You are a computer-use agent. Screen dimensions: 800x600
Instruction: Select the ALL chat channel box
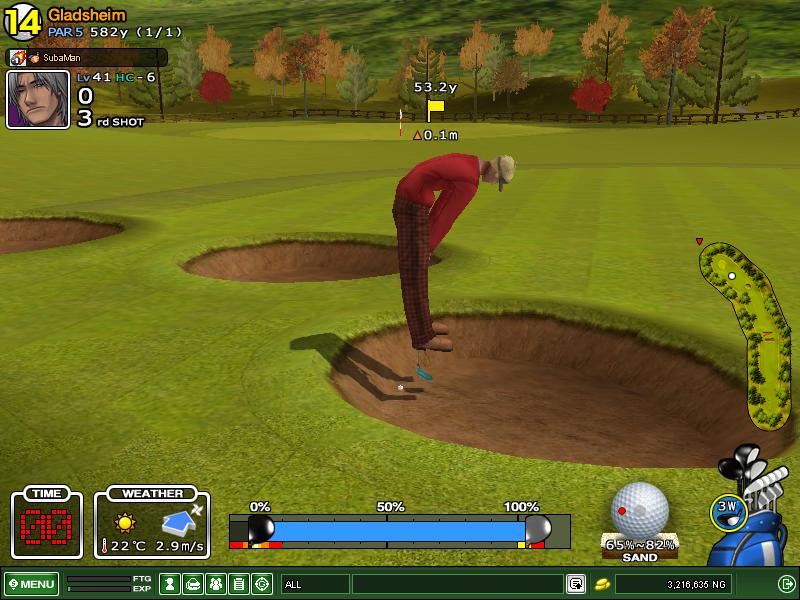[314, 583]
